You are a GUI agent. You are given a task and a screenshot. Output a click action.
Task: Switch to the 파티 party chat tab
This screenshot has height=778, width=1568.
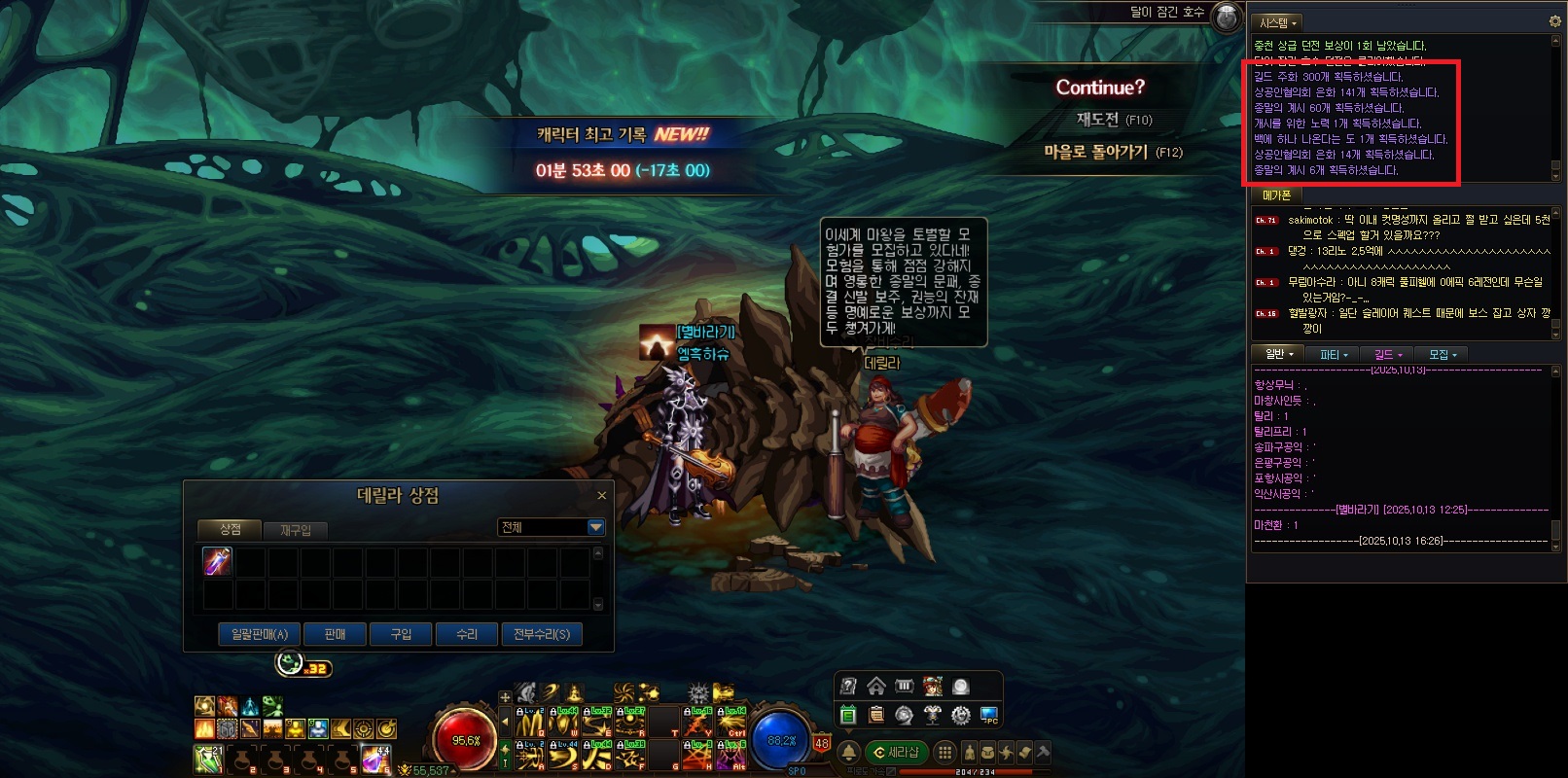tap(1334, 355)
